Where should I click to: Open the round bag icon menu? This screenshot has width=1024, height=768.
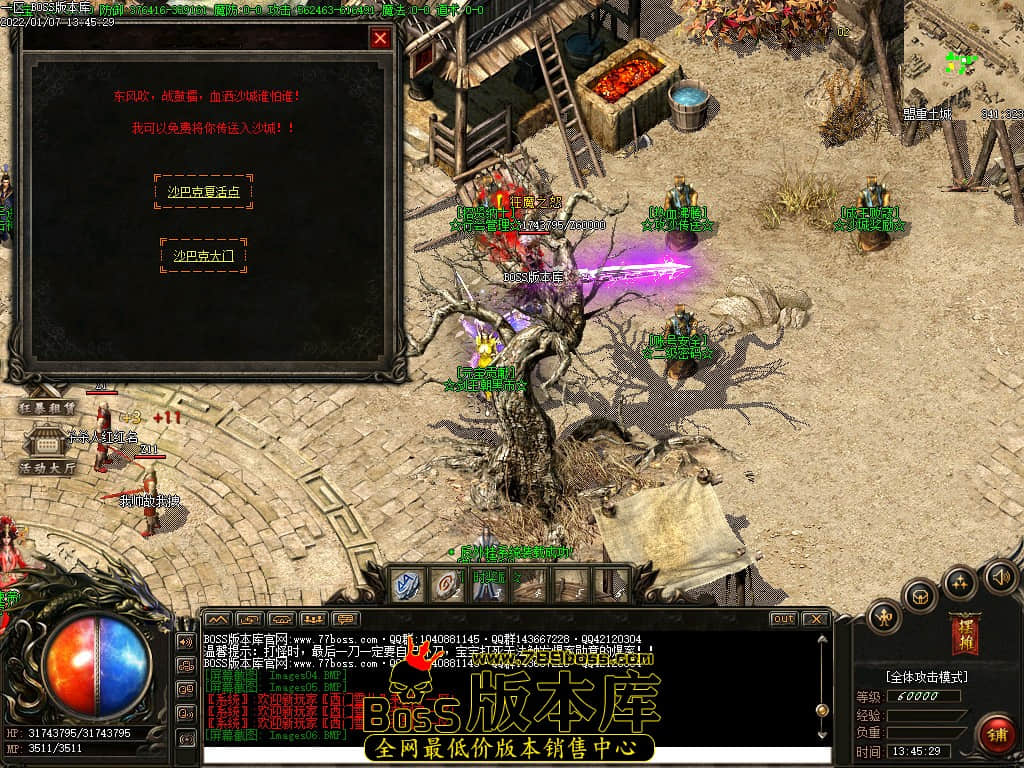point(920,597)
